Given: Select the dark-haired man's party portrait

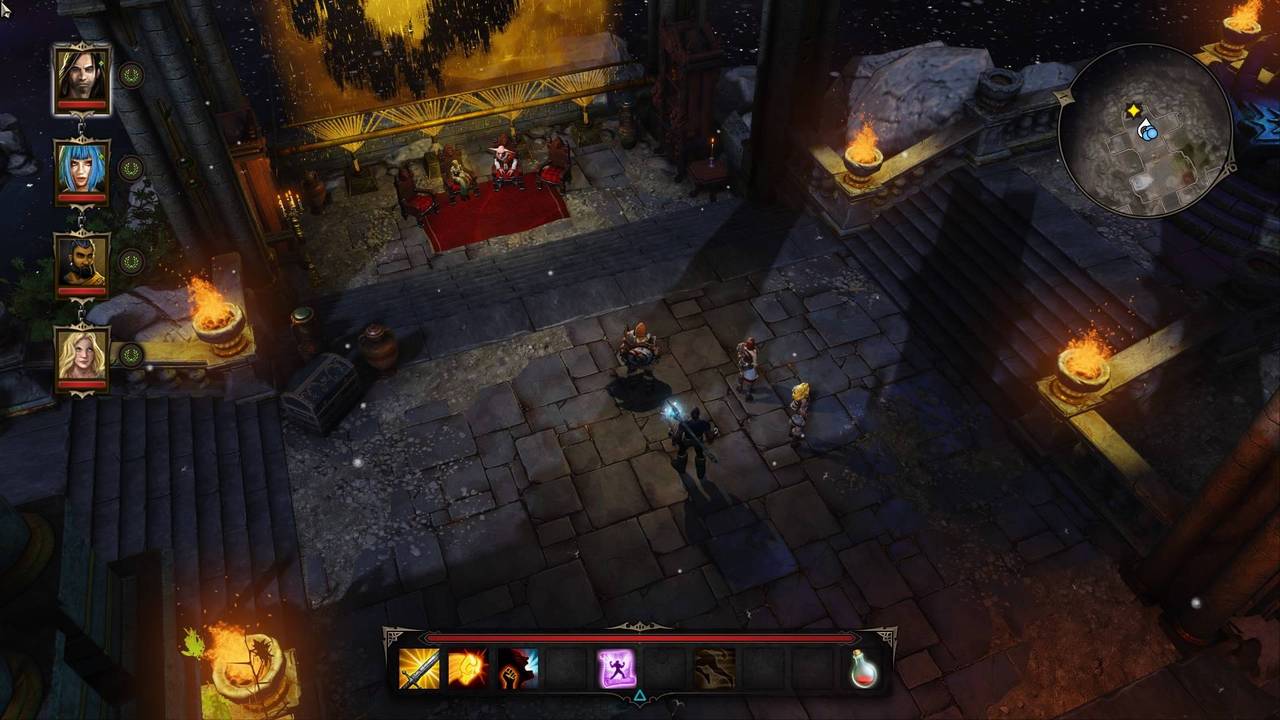Looking at the screenshot, I should coord(82,75).
